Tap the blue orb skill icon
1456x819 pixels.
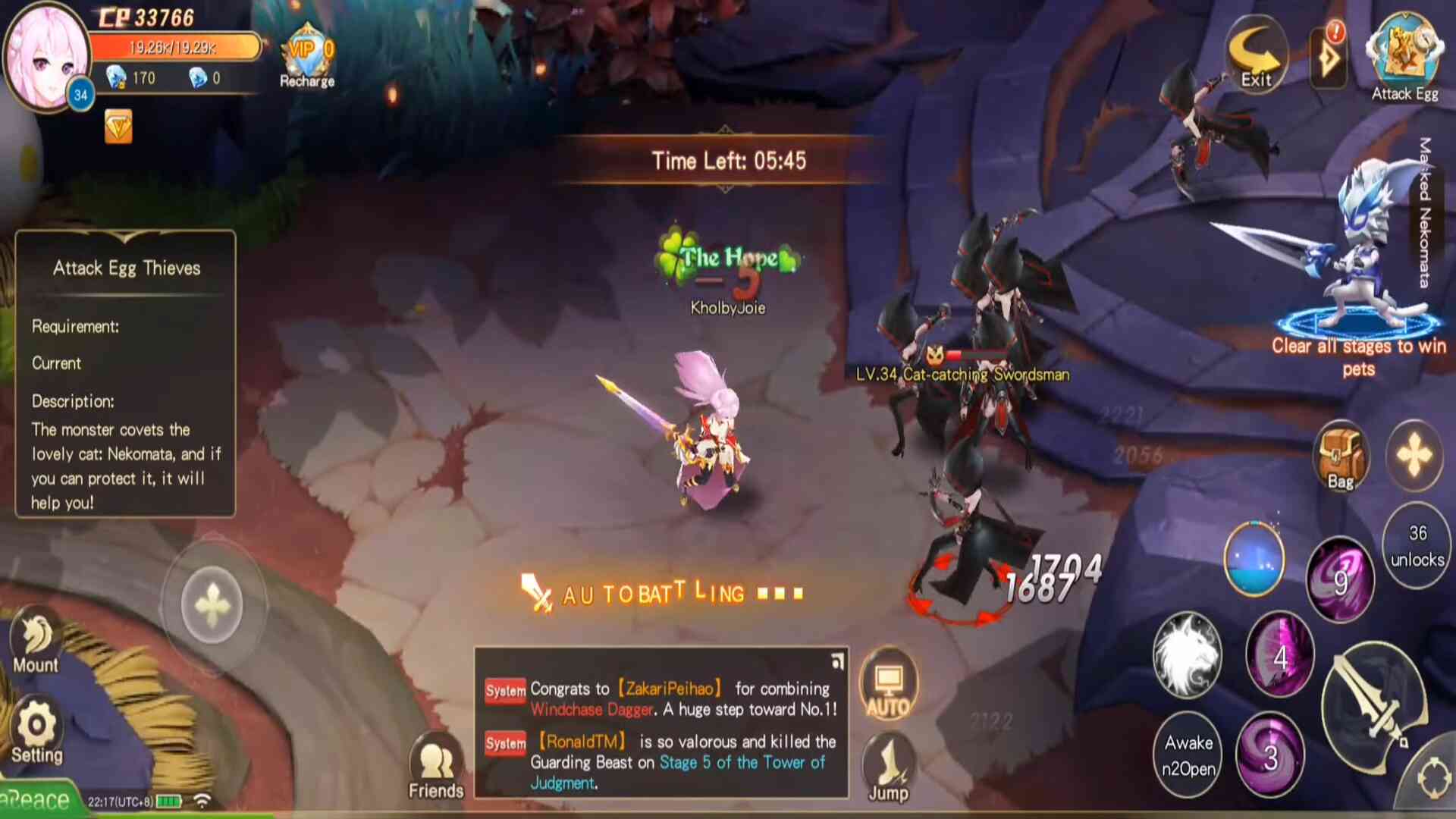coord(1254,560)
